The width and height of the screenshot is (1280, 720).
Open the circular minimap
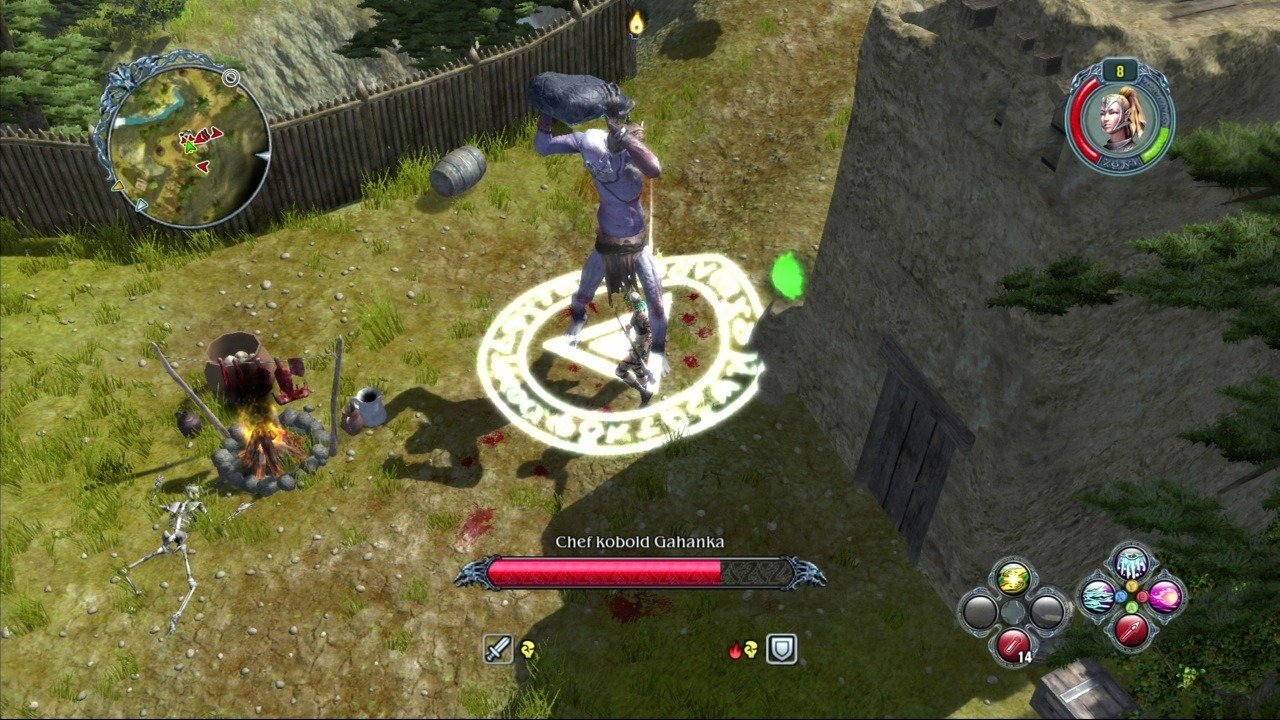pyautogui.click(x=184, y=140)
